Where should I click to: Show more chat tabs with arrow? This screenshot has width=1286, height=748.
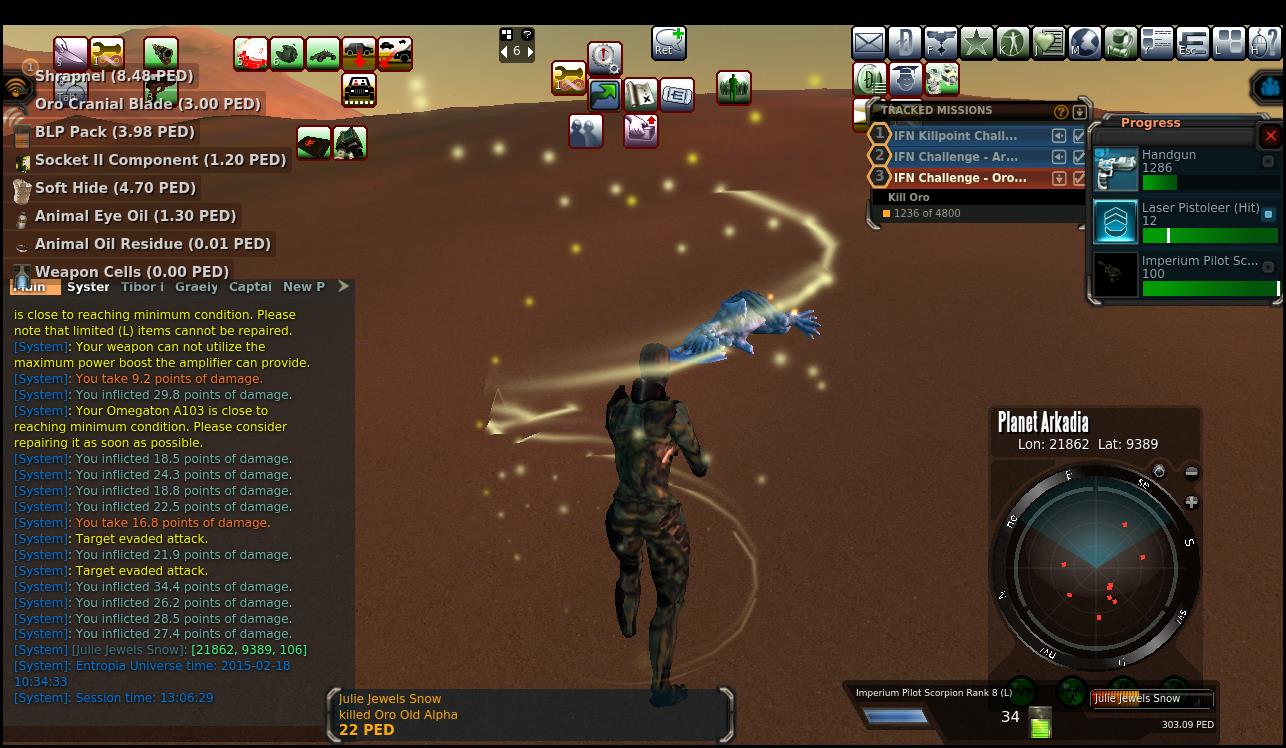[x=343, y=286]
